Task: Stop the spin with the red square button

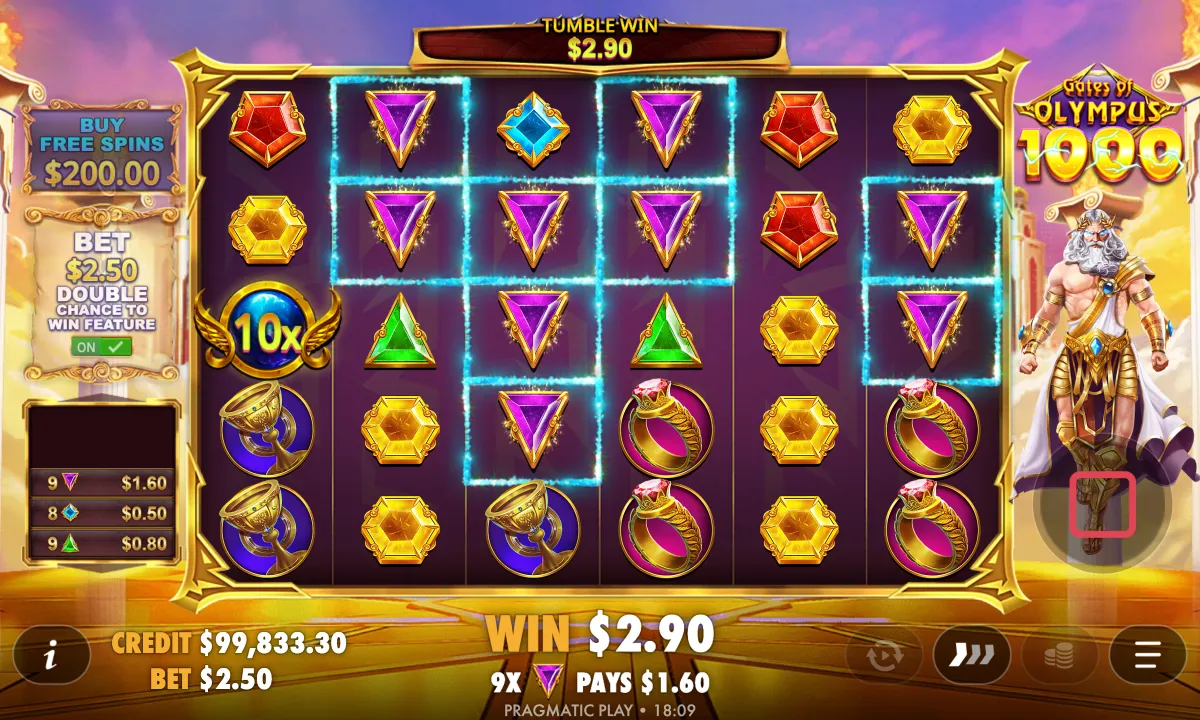Action: pos(1102,504)
